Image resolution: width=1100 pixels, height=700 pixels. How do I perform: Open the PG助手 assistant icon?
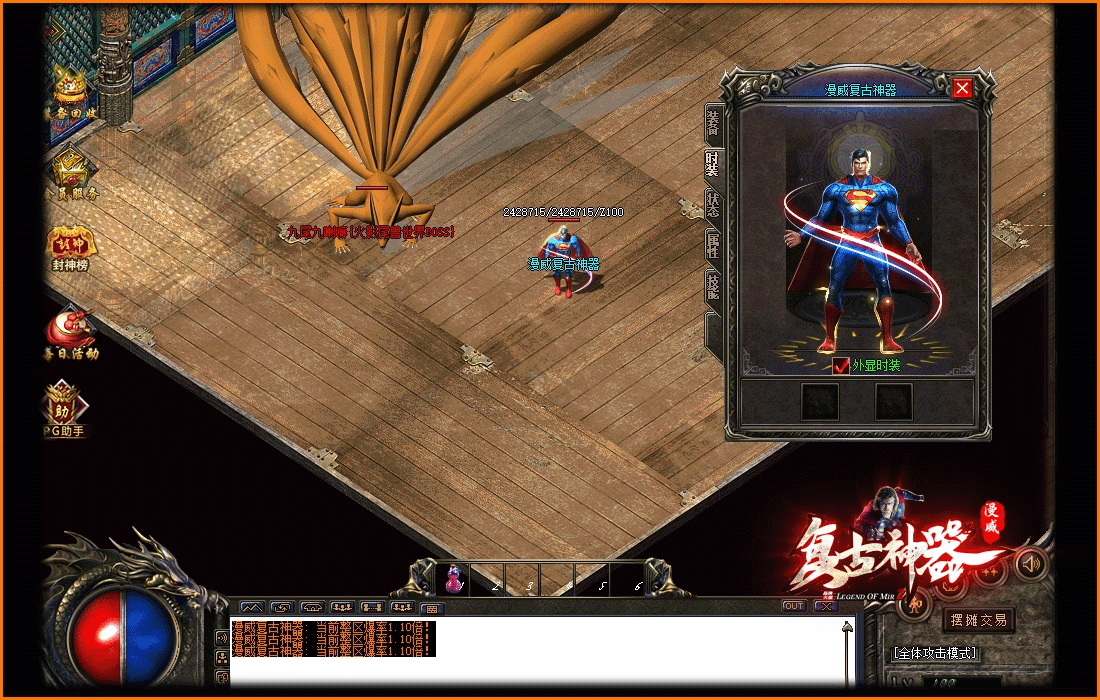65,409
